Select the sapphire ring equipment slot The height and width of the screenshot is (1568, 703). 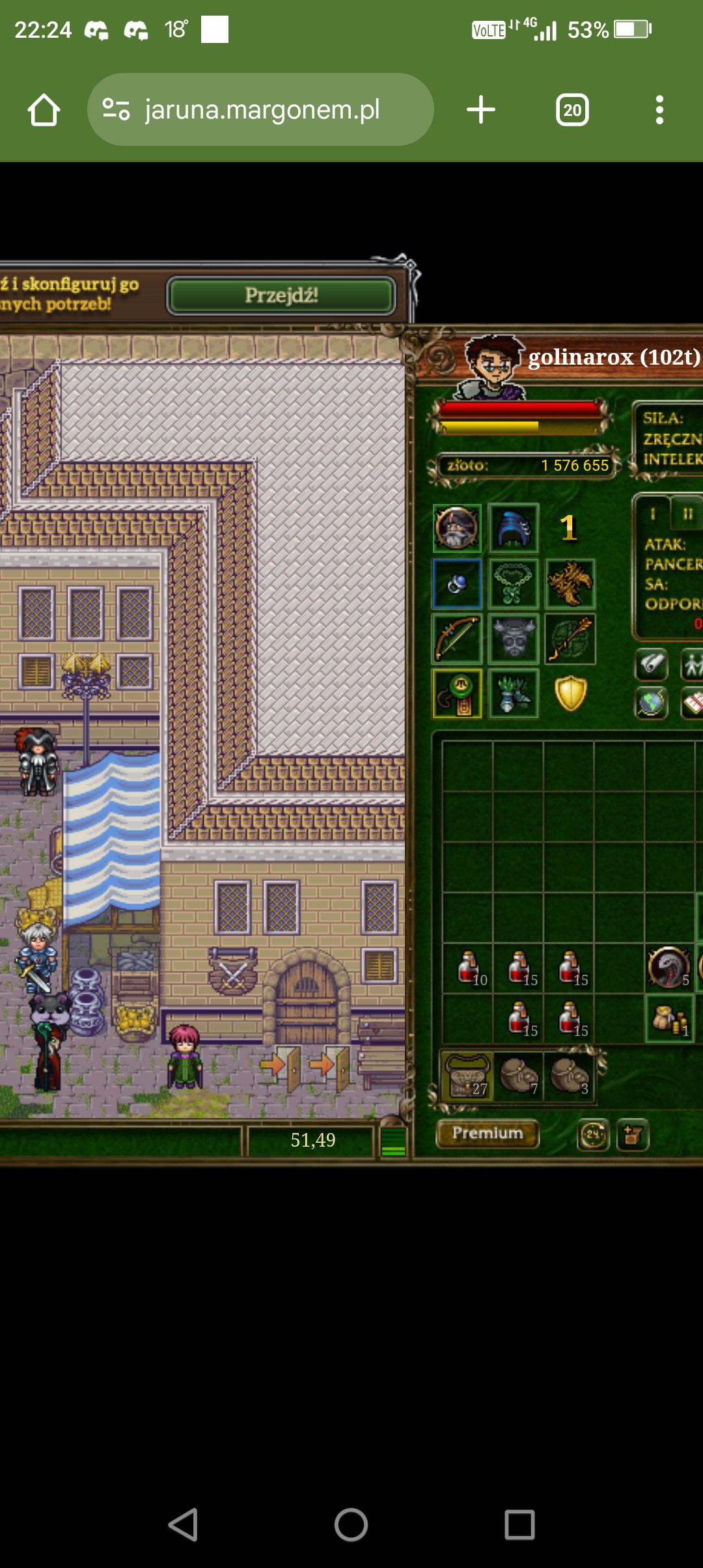point(457,583)
